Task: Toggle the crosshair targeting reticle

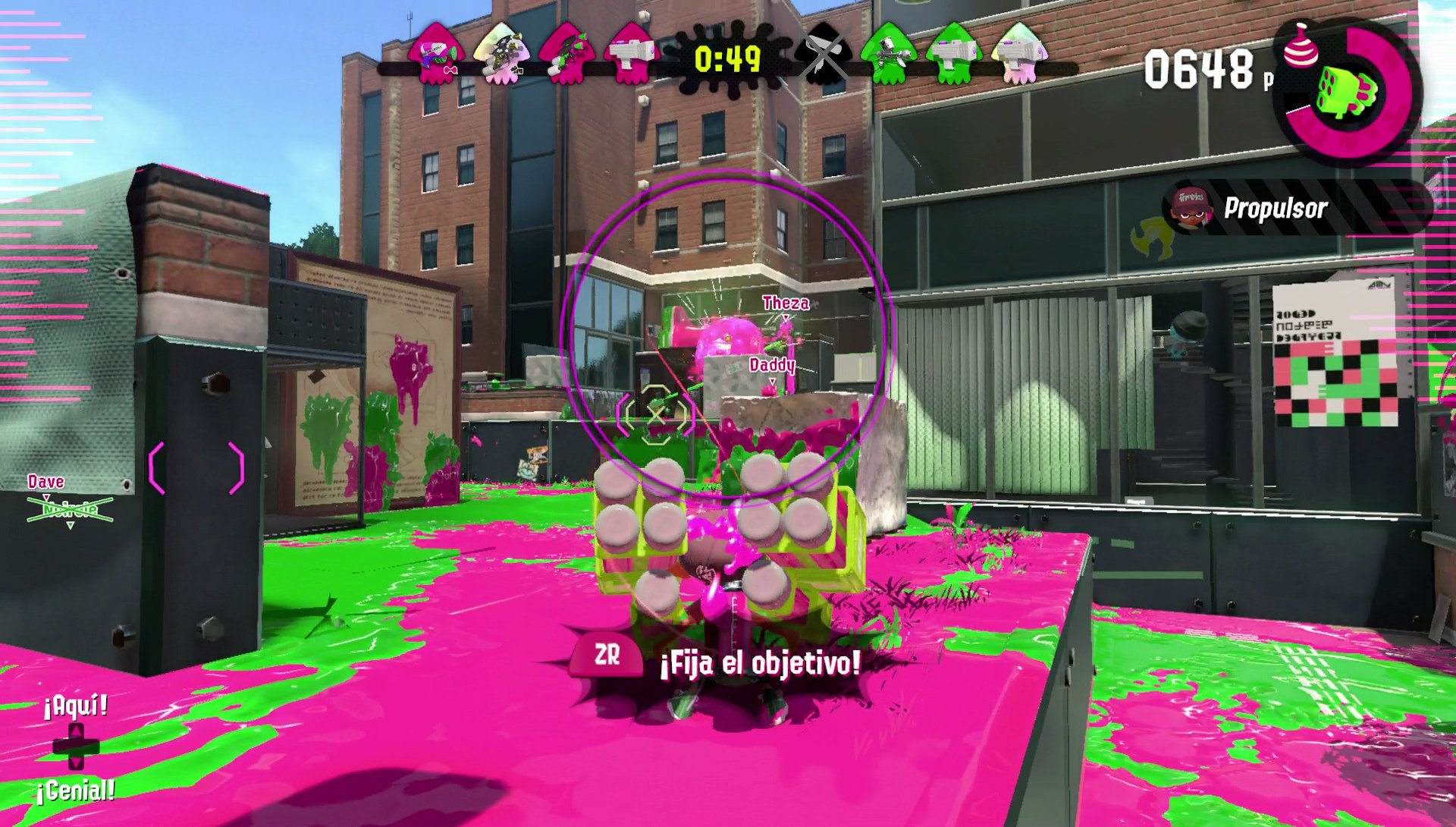Action: click(x=656, y=417)
